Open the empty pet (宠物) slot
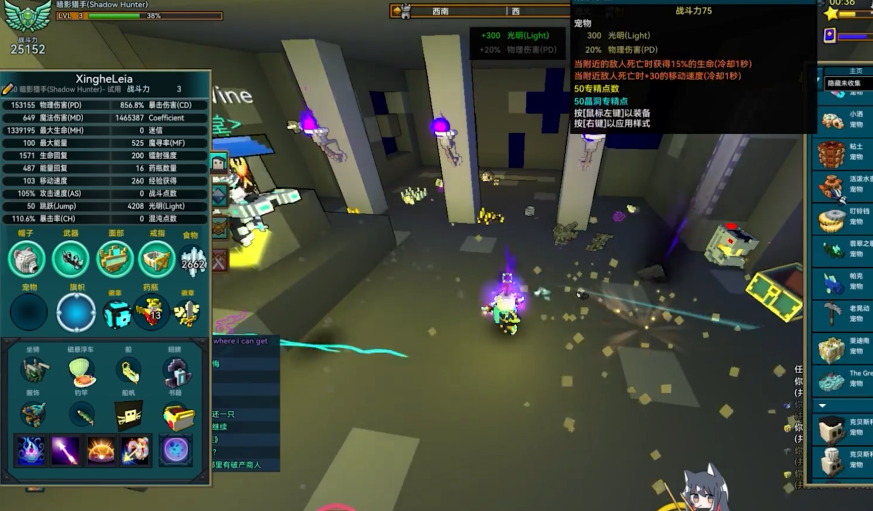The height and width of the screenshot is (511, 873). click(x=29, y=312)
